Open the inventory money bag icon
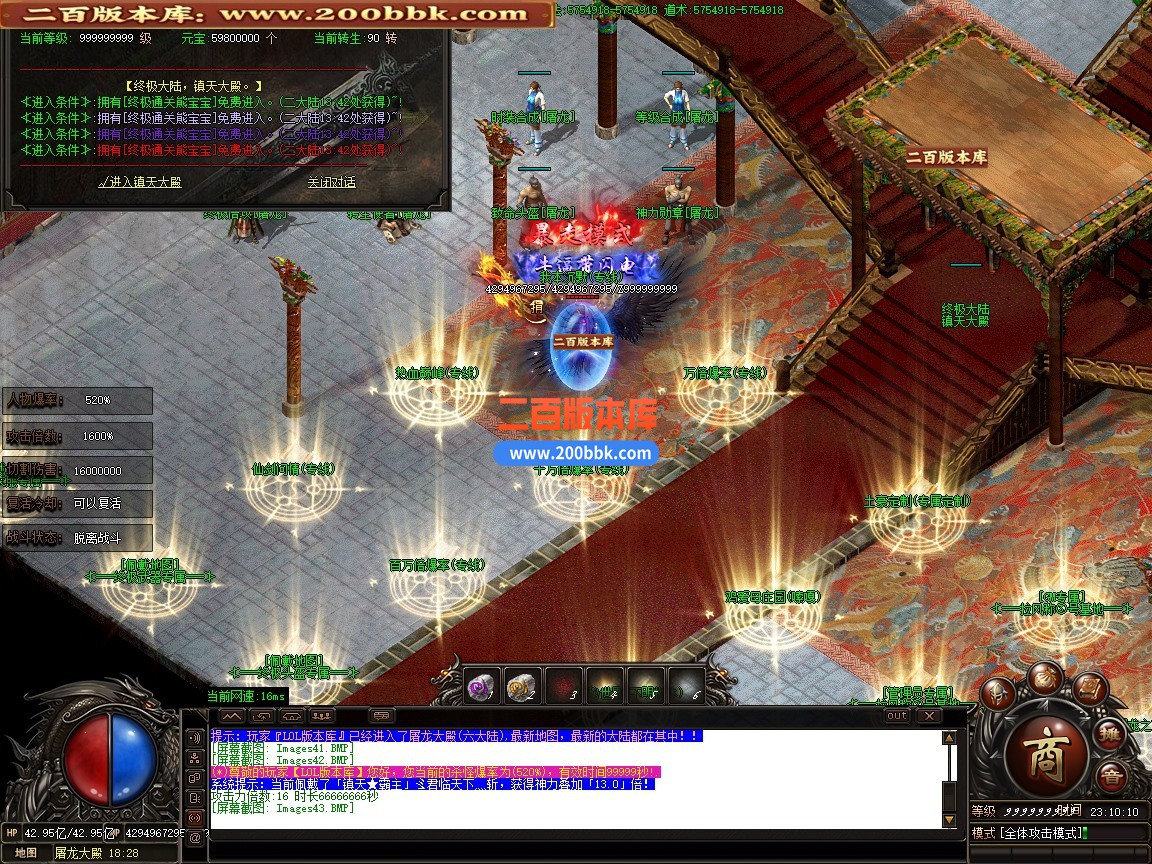Viewport: 1152px width, 864px height. point(1045,675)
